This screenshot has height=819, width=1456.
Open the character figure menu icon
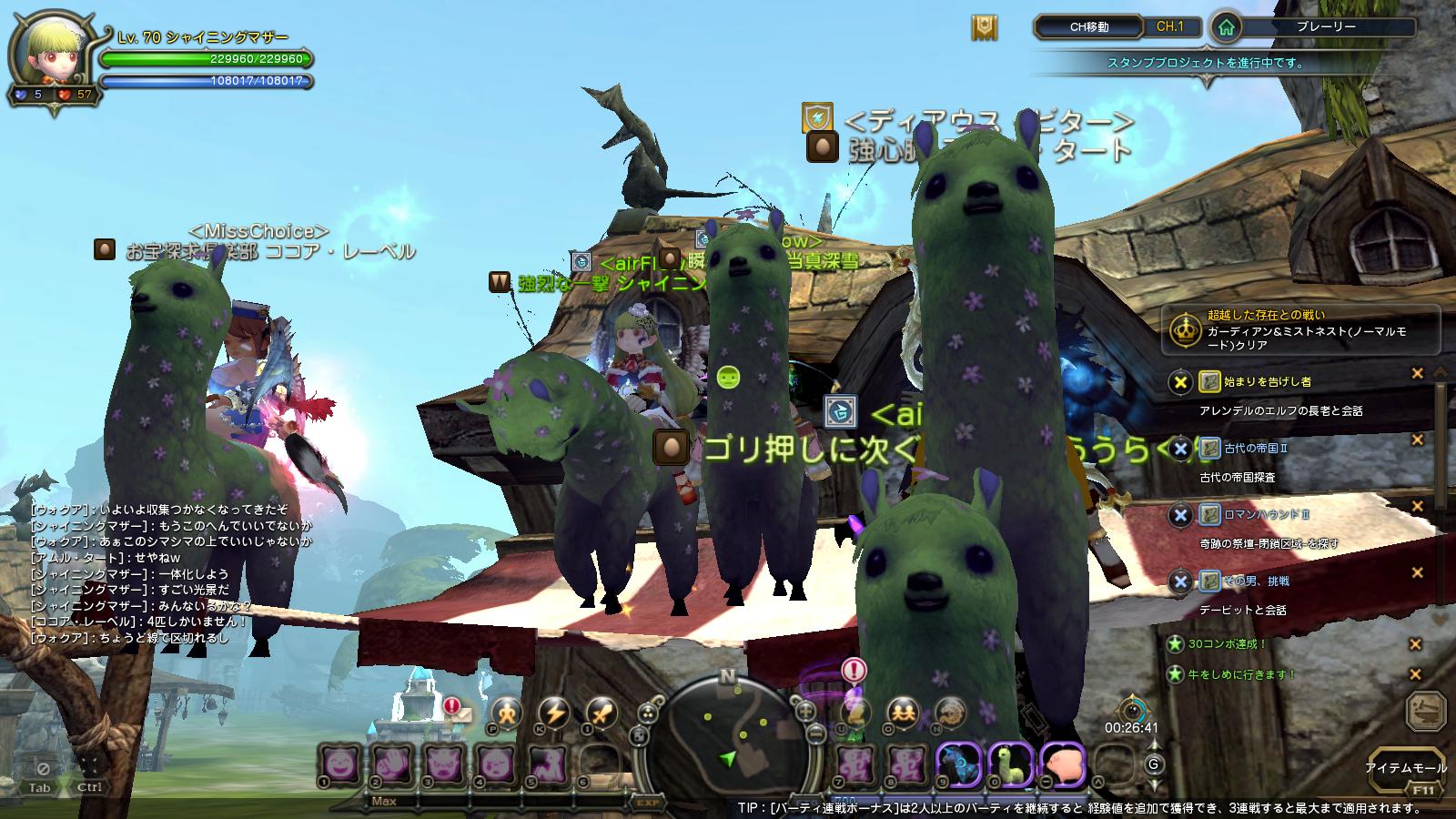(x=507, y=713)
